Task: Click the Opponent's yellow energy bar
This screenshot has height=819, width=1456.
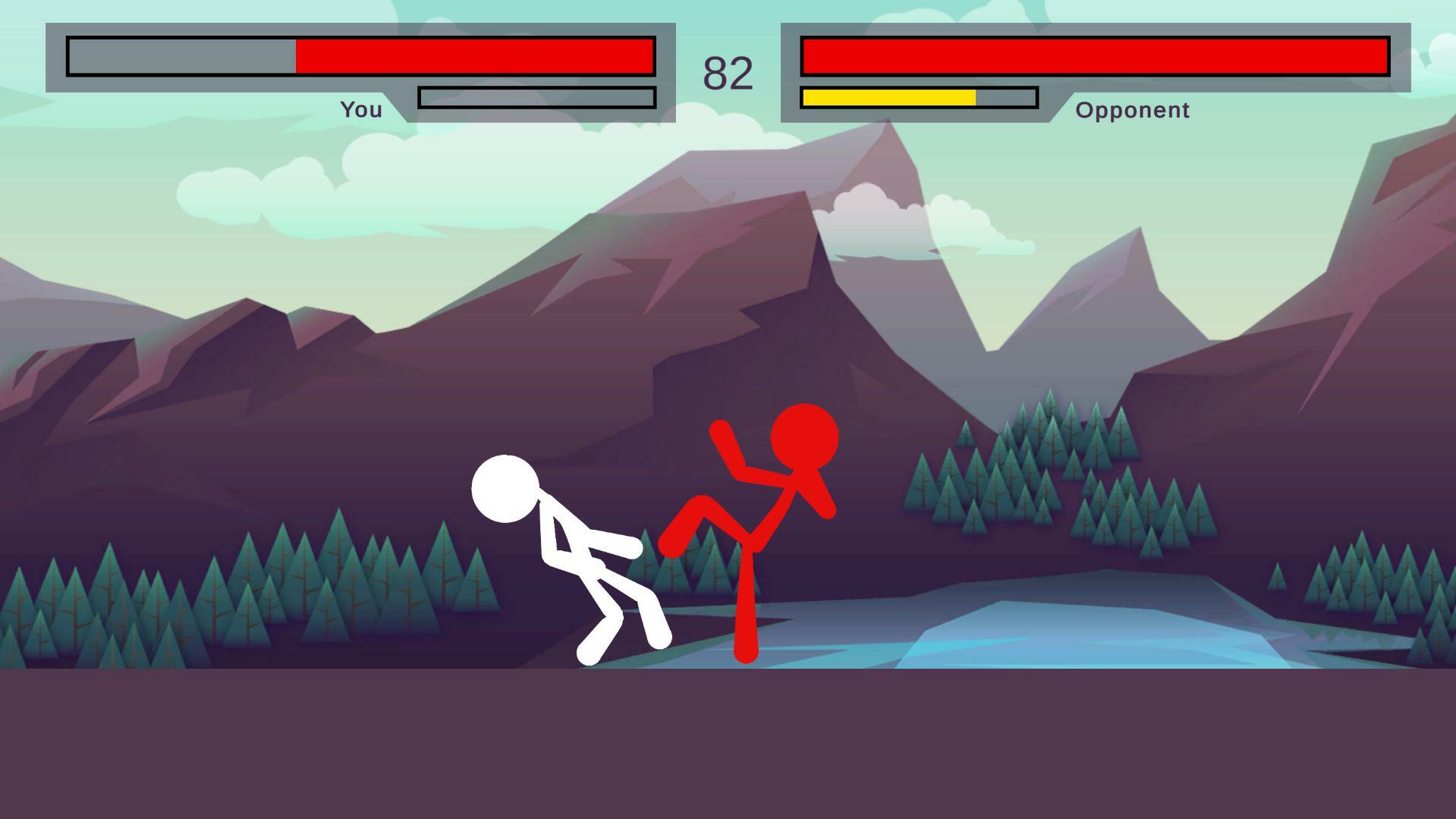Action: (888, 97)
